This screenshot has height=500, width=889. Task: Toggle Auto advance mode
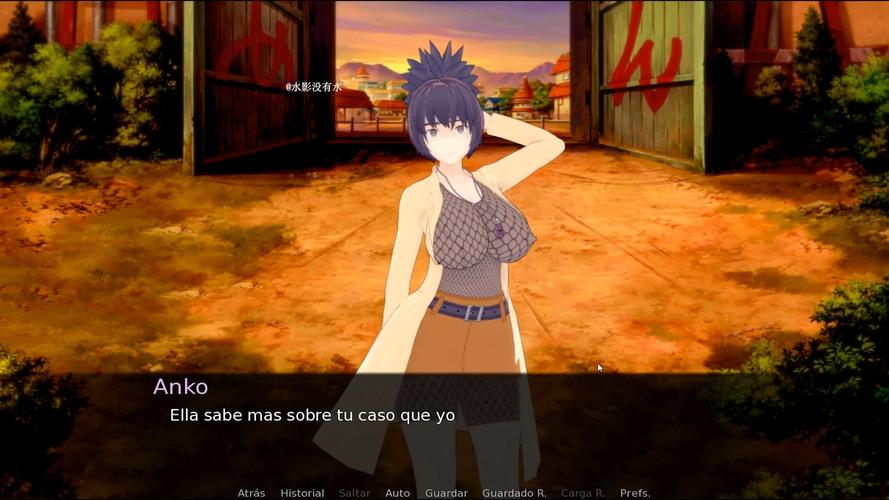tap(398, 493)
